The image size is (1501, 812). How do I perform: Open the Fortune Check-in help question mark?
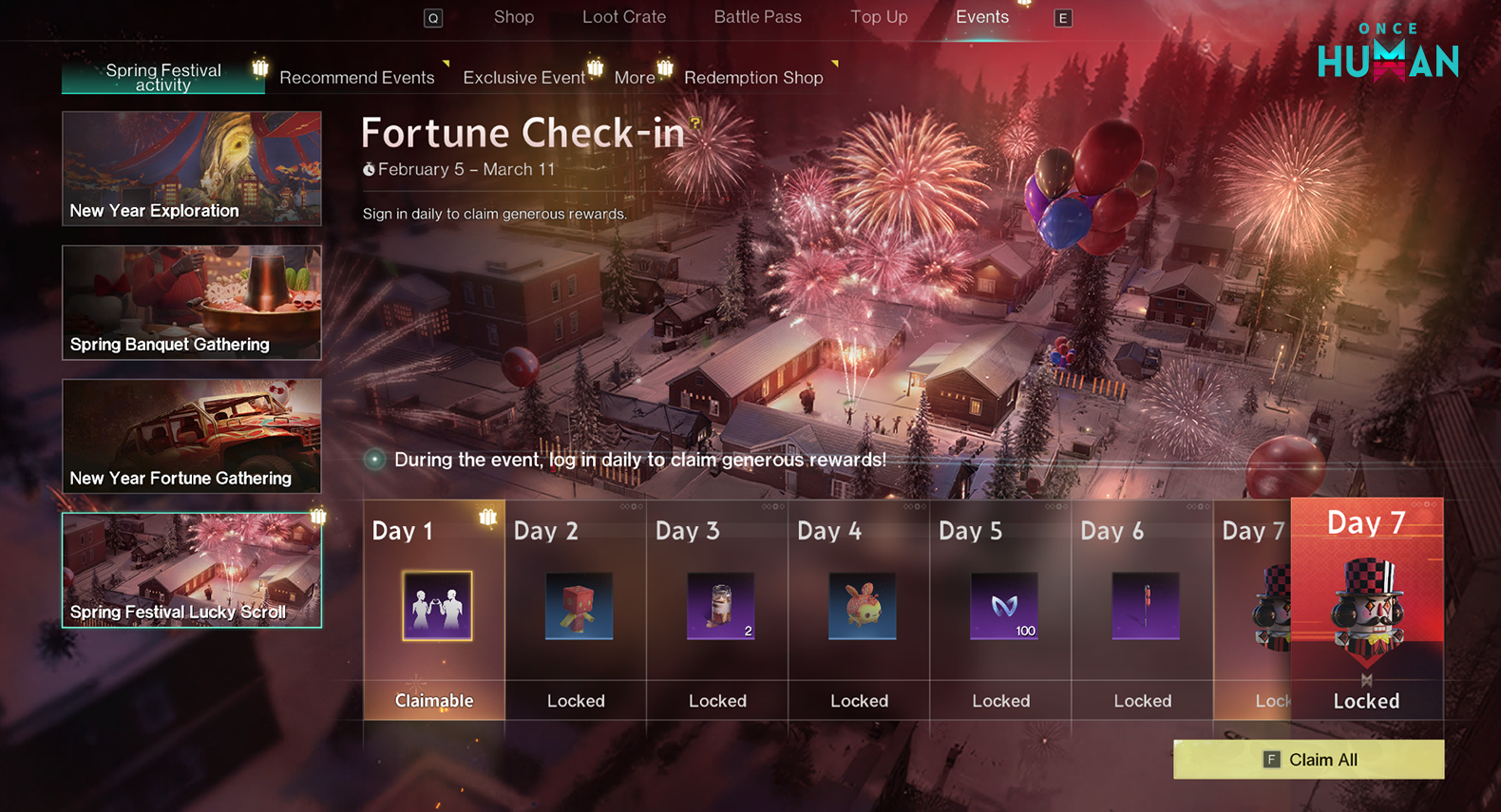(x=696, y=123)
